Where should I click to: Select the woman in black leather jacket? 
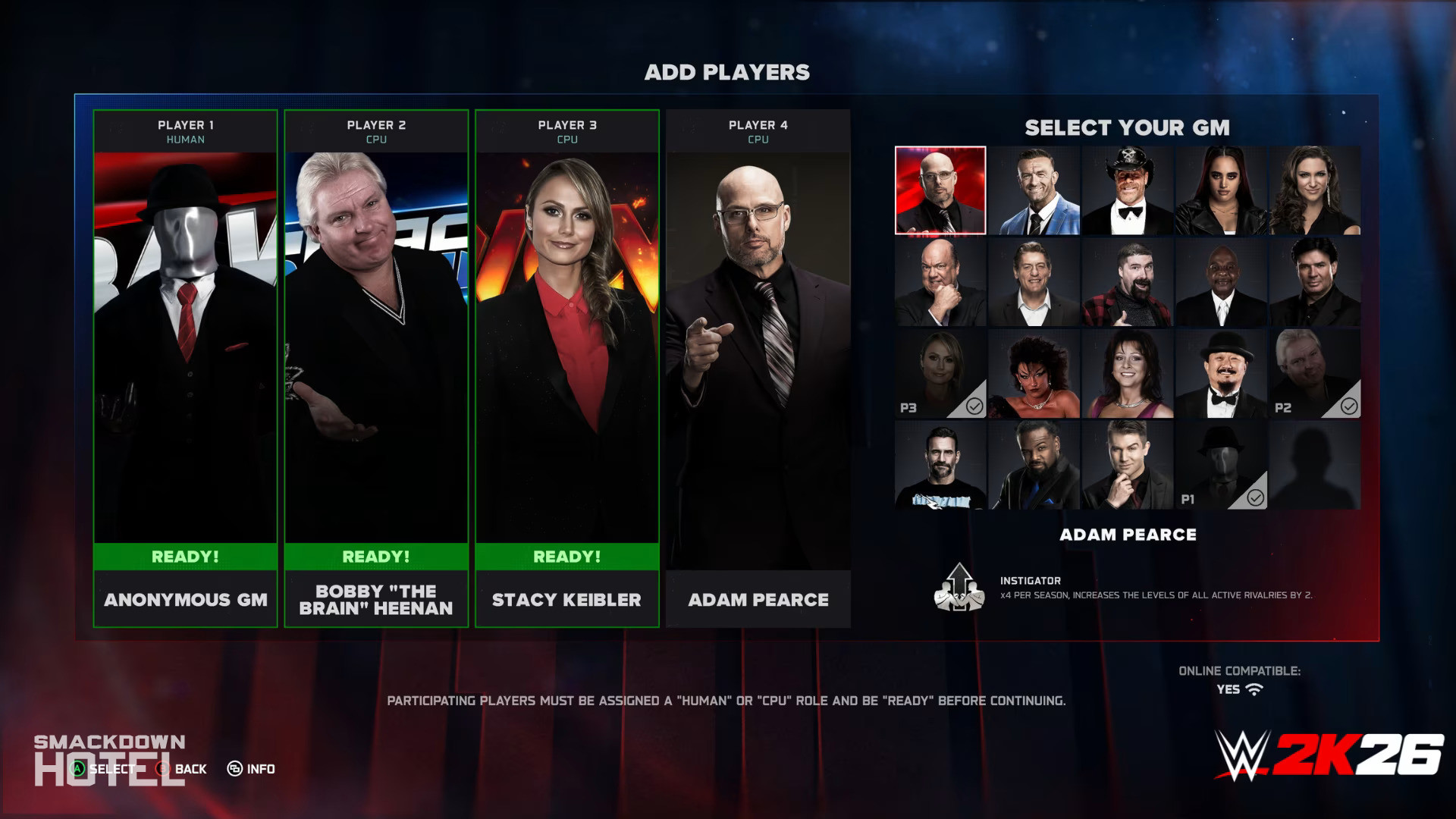tap(1221, 190)
